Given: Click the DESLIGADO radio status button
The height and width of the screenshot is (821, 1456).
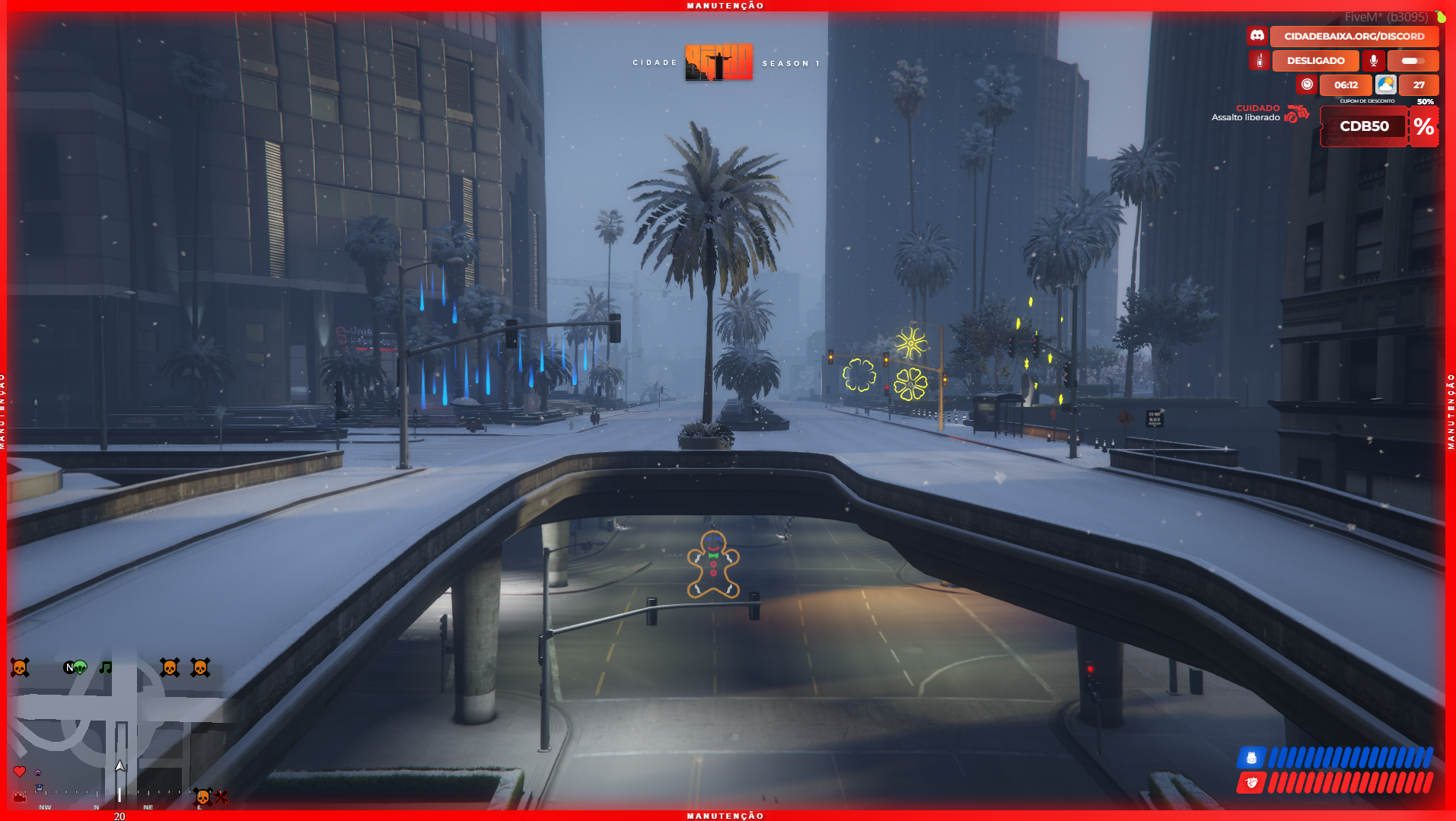Looking at the screenshot, I should point(1315,61).
